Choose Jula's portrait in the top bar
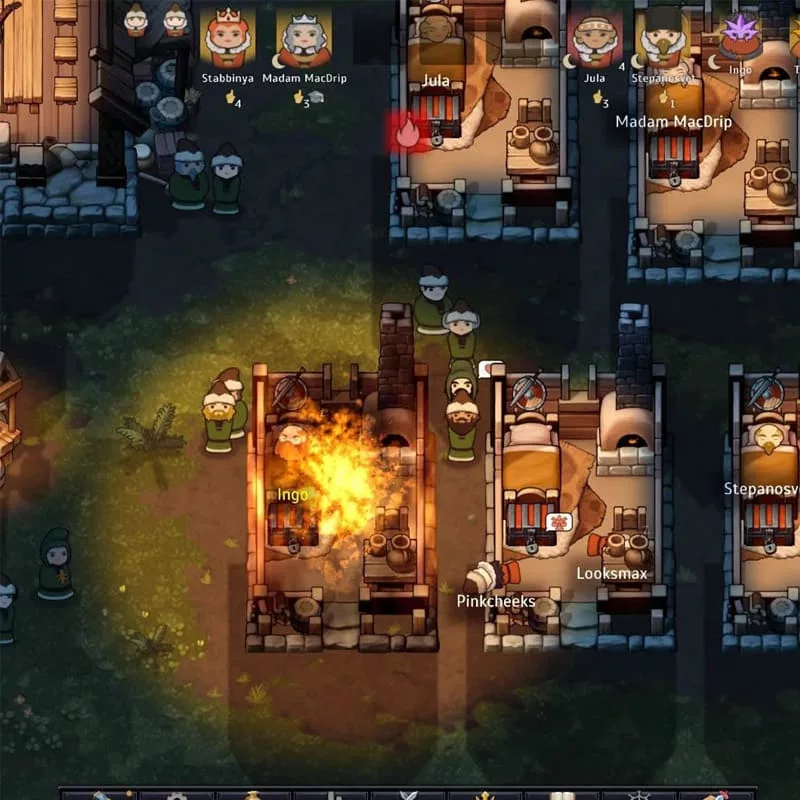 coord(595,39)
